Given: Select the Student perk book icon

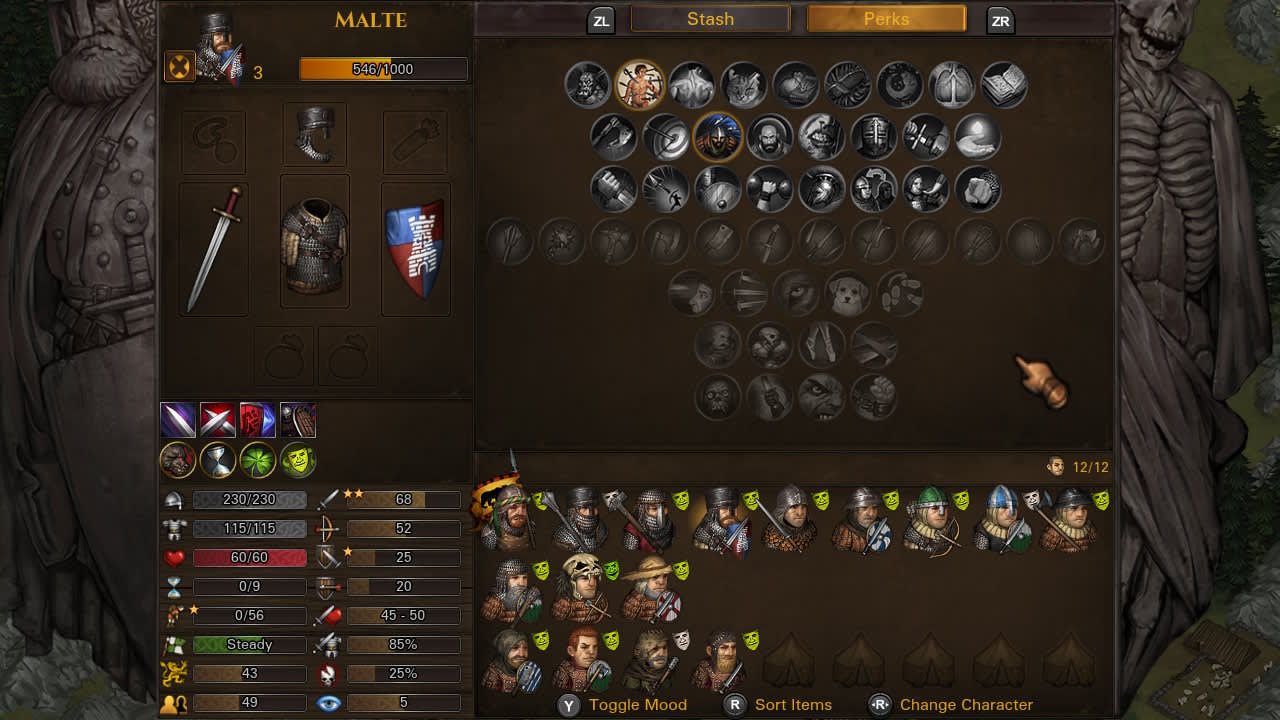Looking at the screenshot, I should click(x=1003, y=85).
